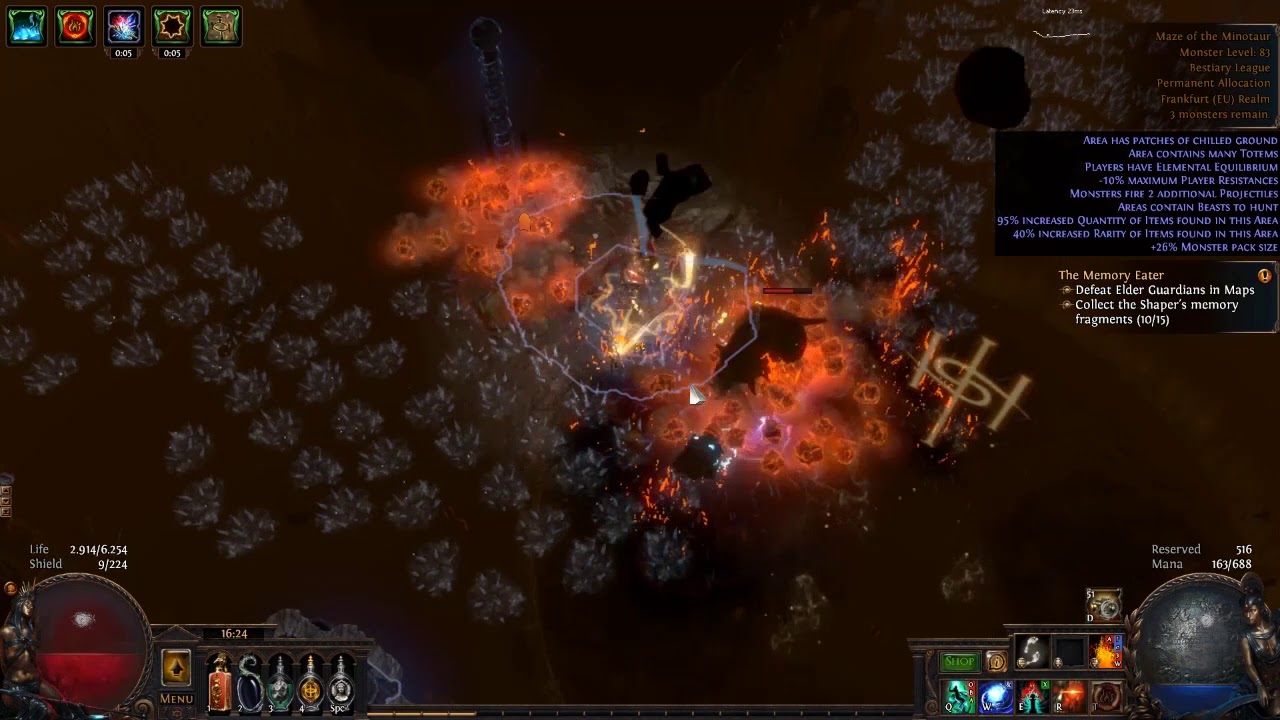Use the dark blue serpent flask

(x=249, y=682)
